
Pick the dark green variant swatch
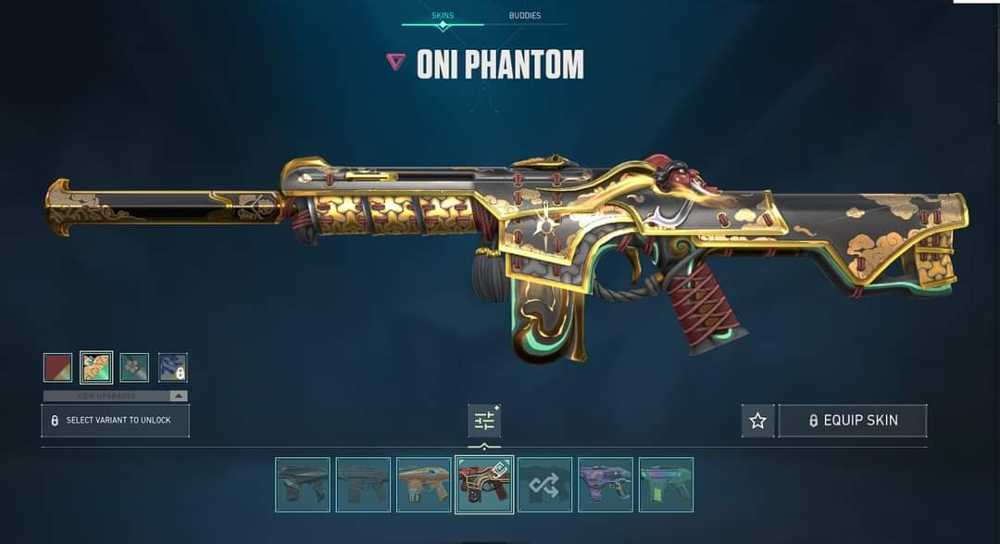click(134, 367)
